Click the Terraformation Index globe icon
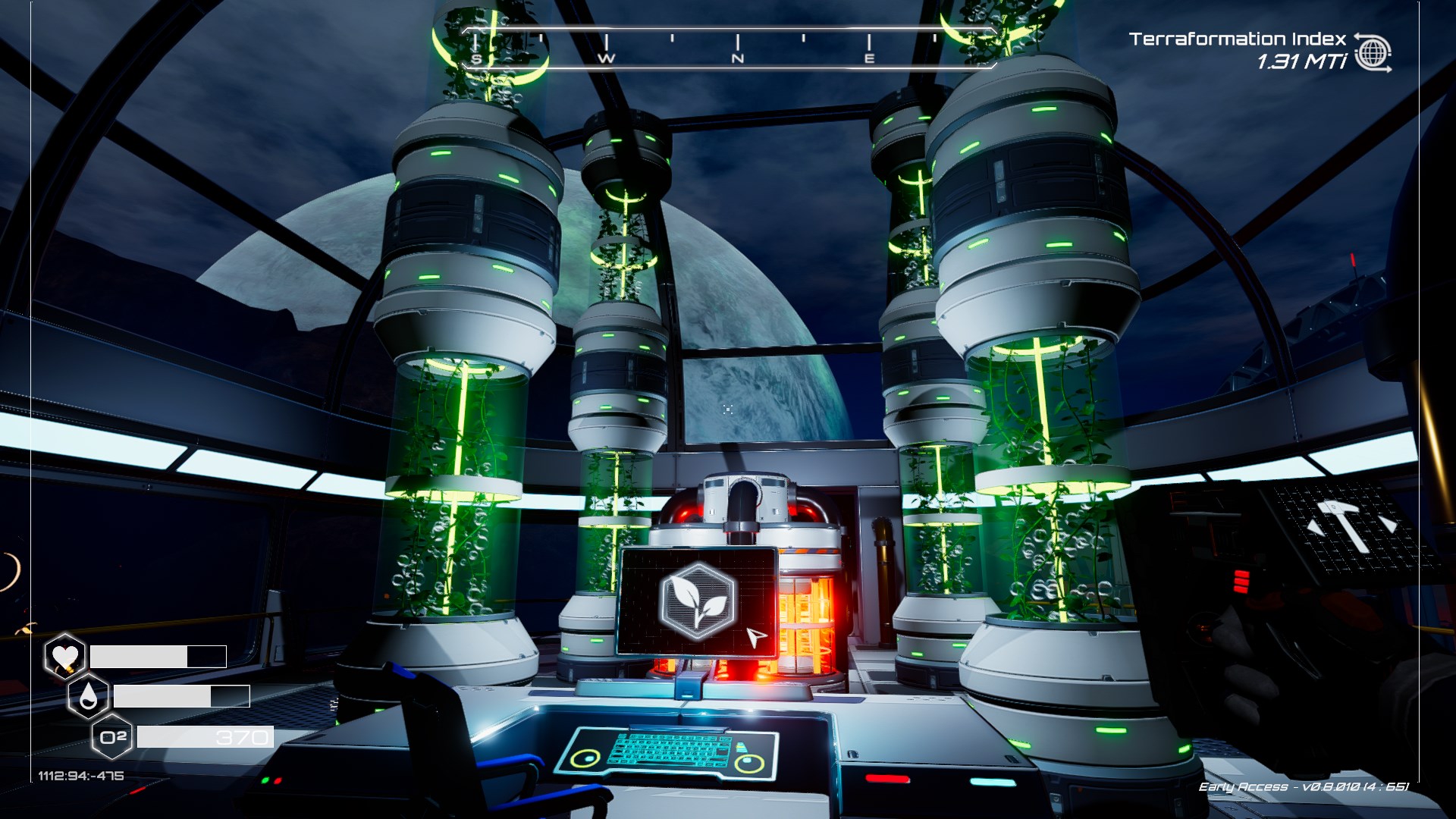 tap(1373, 53)
